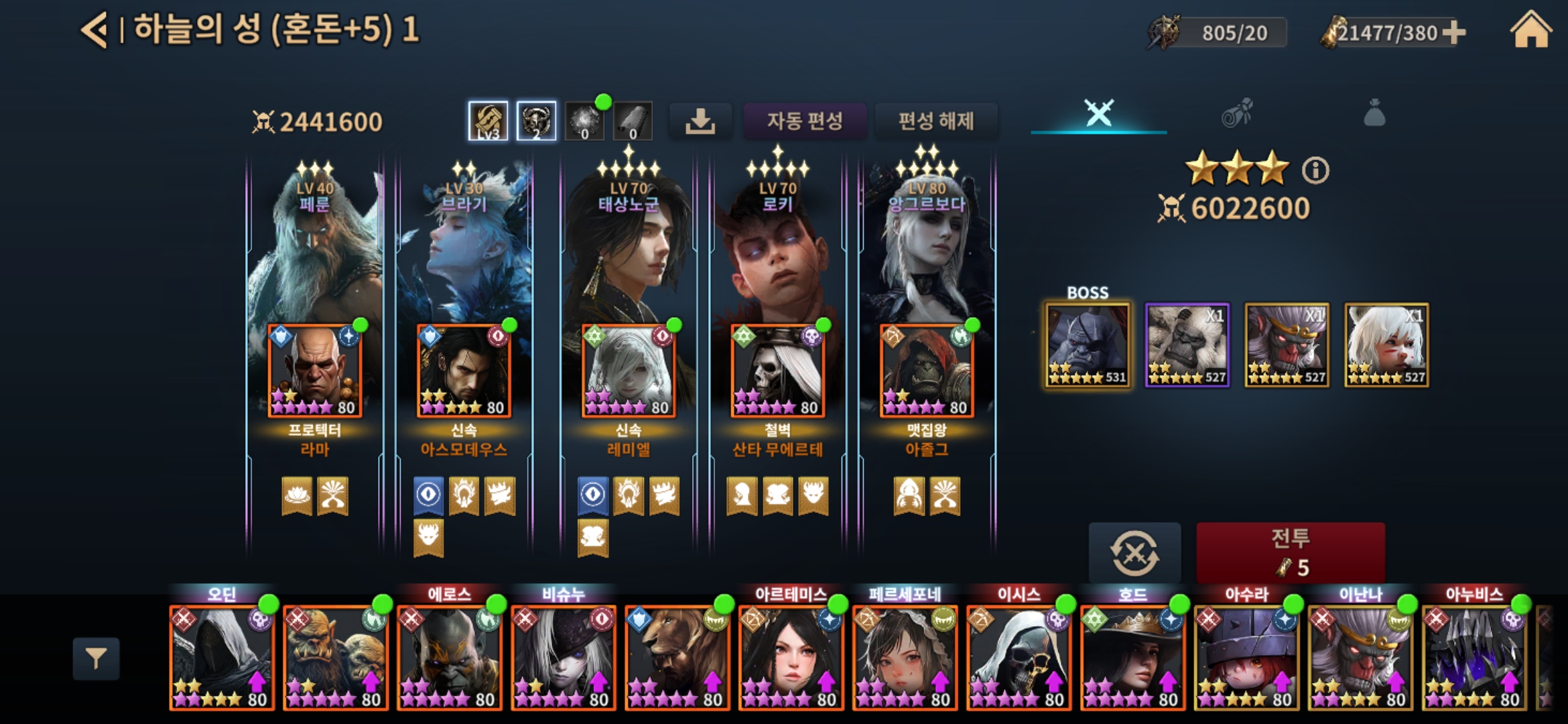
Task: Tap the circular crossed-swords swap button
Action: pos(1134,553)
